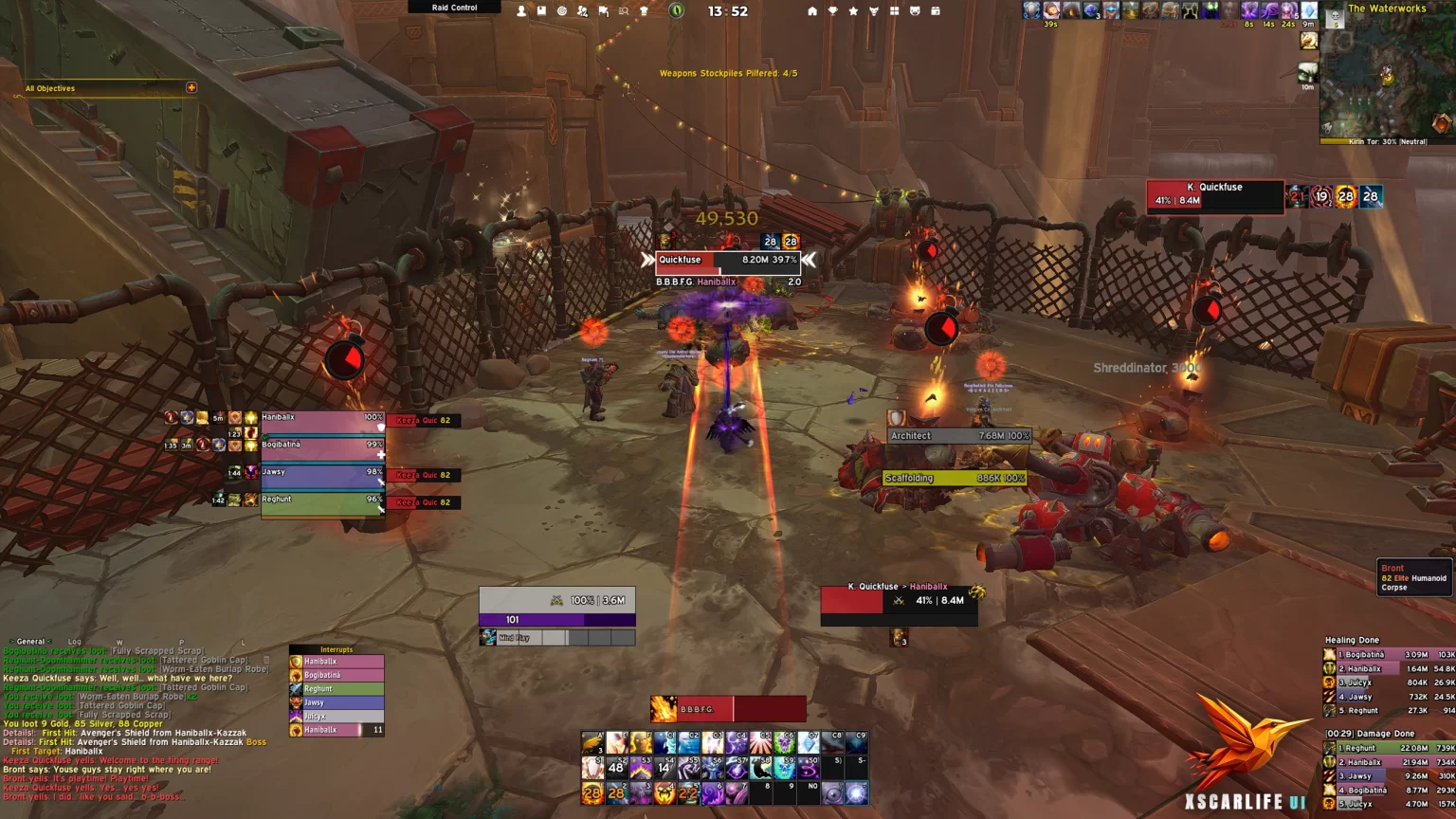
Task: Select the General chat tab
Action: tap(30, 642)
